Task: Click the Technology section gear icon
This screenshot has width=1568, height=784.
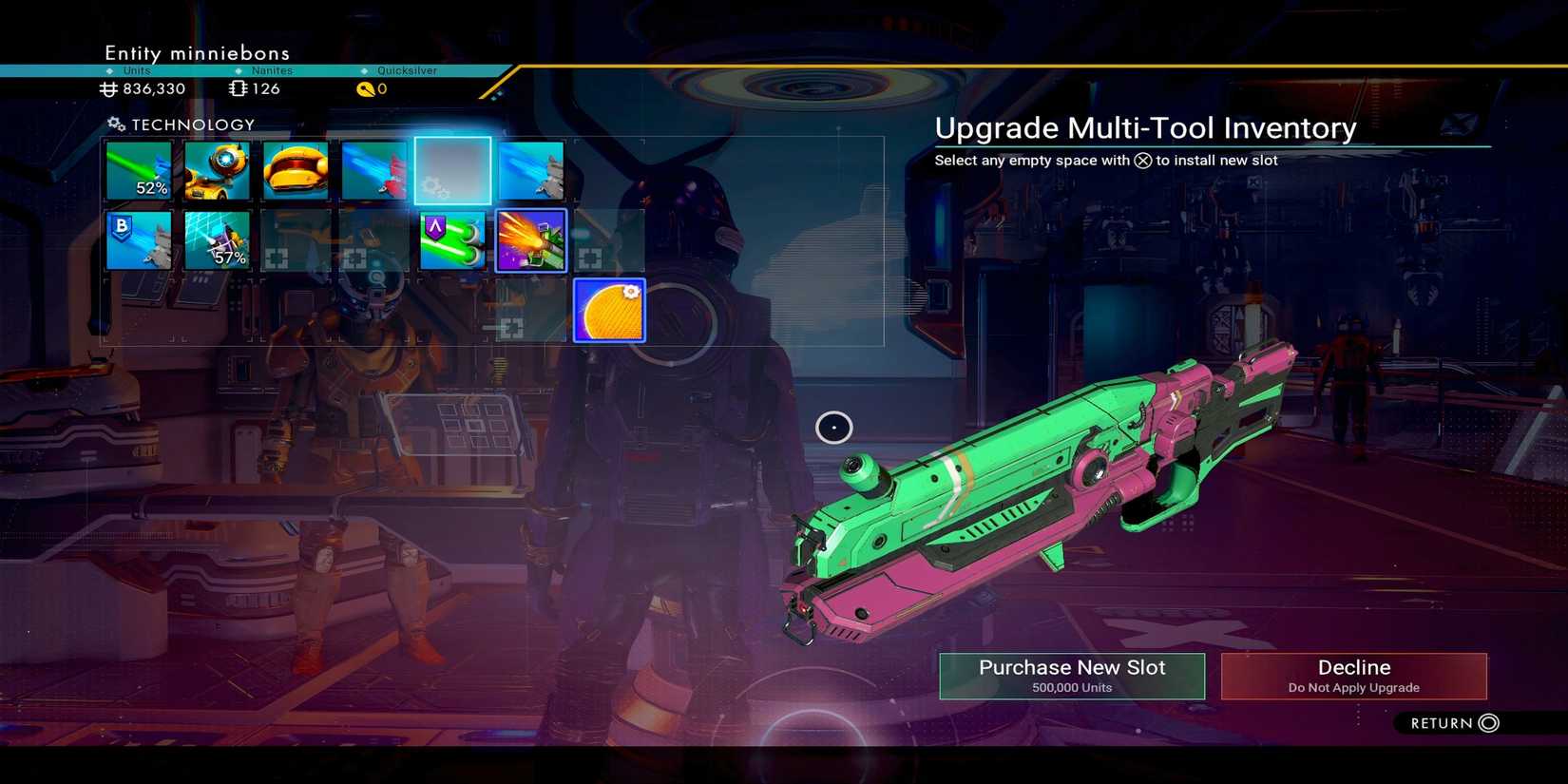Action: (x=116, y=124)
